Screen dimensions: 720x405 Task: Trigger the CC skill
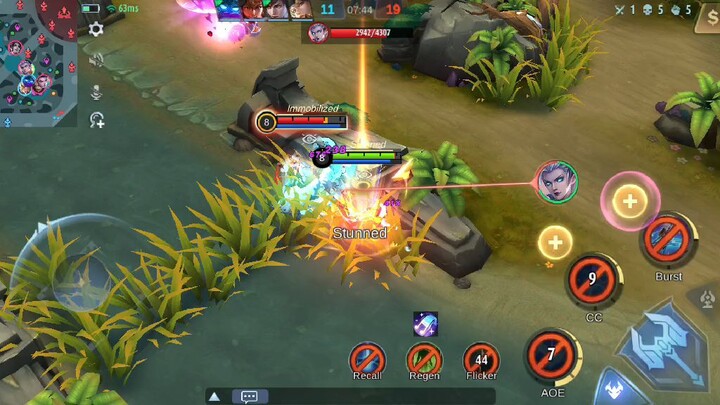[x=593, y=281]
